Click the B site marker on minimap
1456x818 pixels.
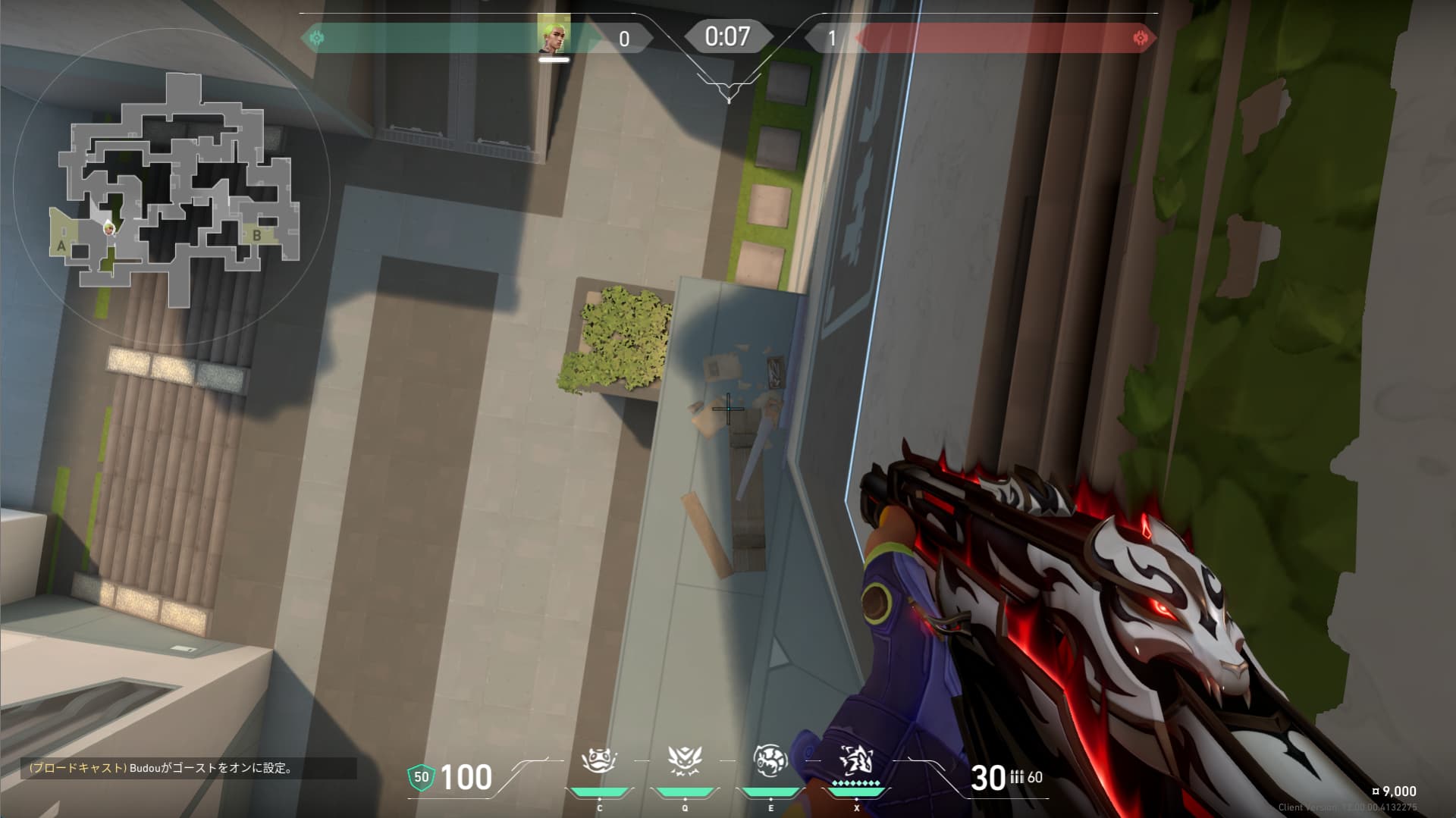point(257,236)
